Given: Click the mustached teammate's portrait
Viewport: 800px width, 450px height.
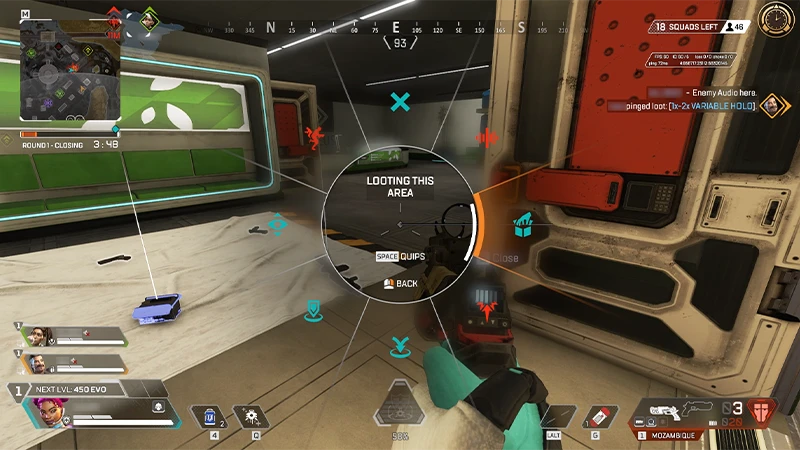Looking at the screenshot, I should (35, 363).
